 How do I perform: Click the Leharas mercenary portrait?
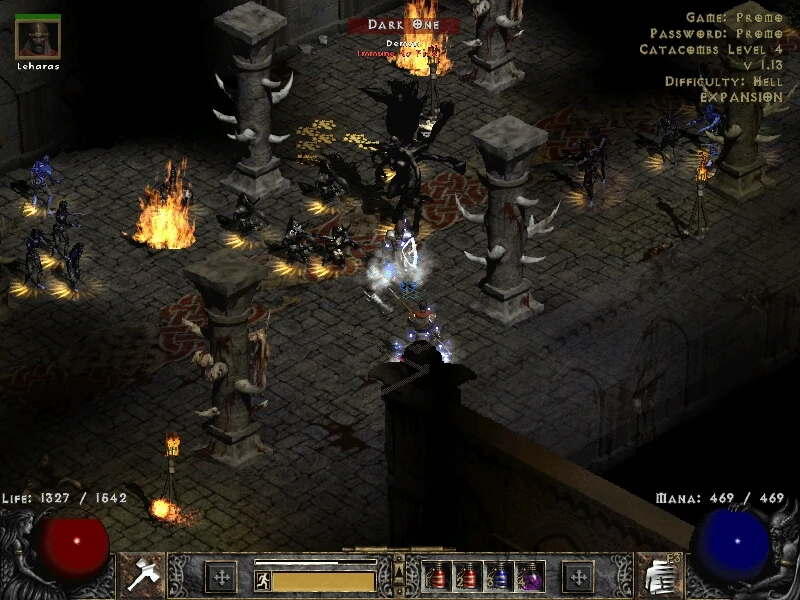pyautogui.click(x=39, y=40)
